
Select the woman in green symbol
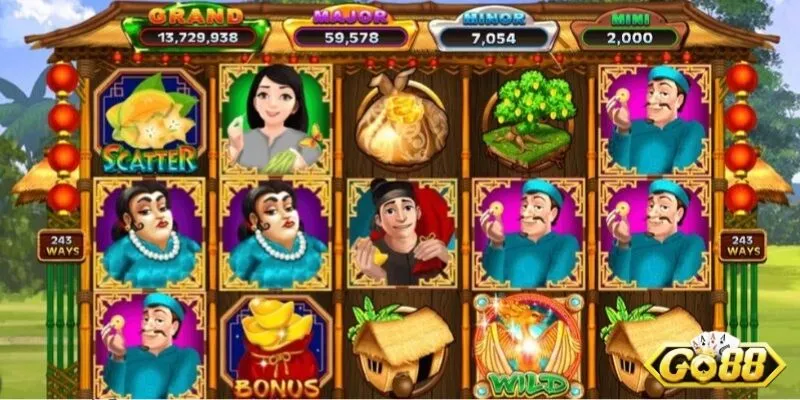coord(274,119)
